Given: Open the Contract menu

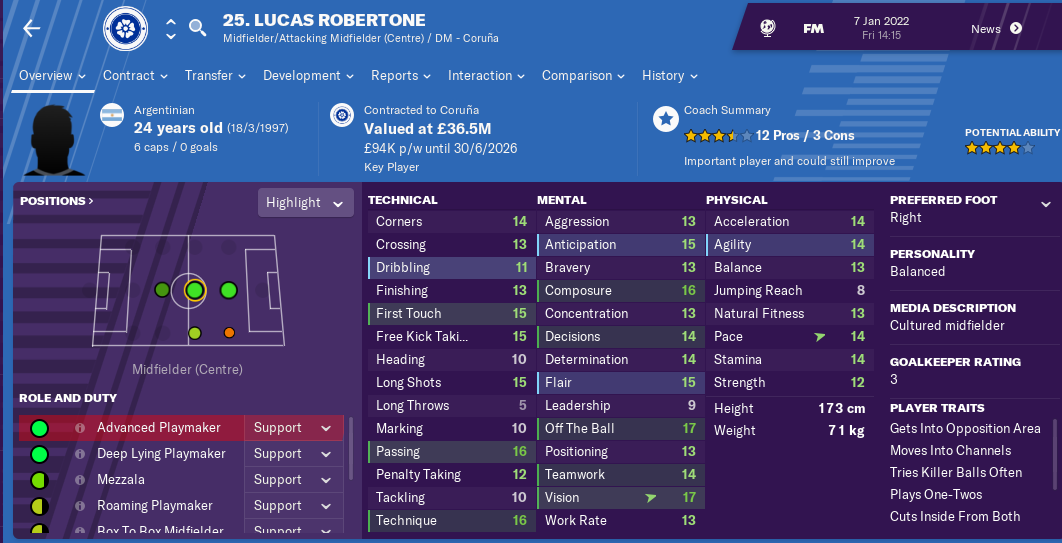Looking at the screenshot, I should (135, 76).
